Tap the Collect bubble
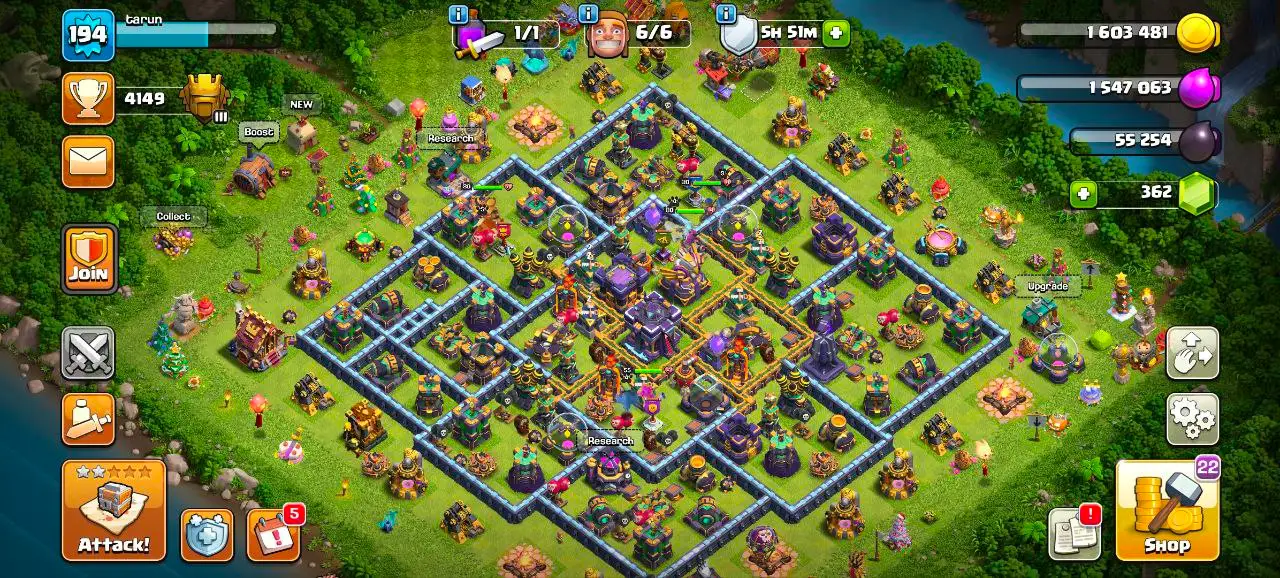This screenshot has width=1280, height=578. click(x=173, y=216)
